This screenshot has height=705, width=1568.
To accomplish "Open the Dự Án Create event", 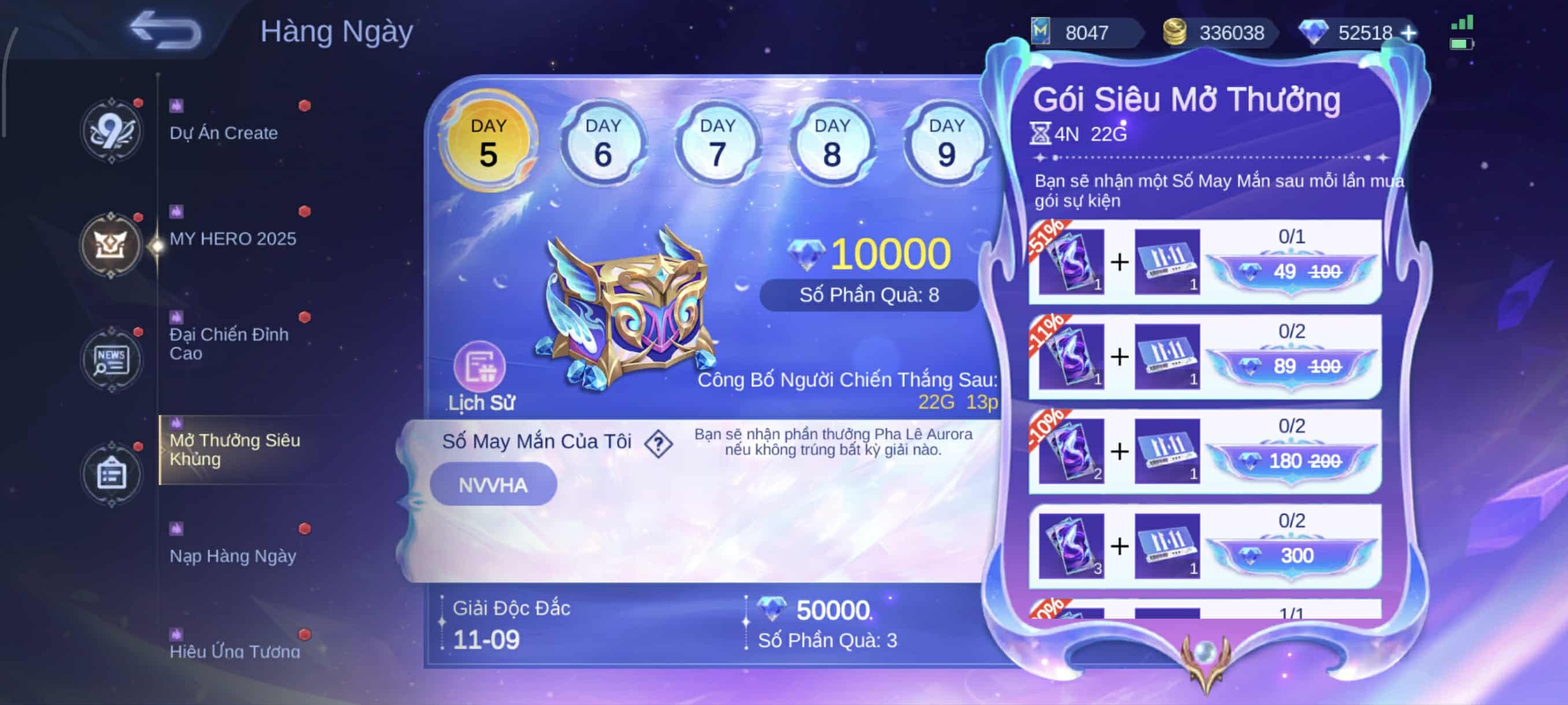I will click(x=224, y=132).
